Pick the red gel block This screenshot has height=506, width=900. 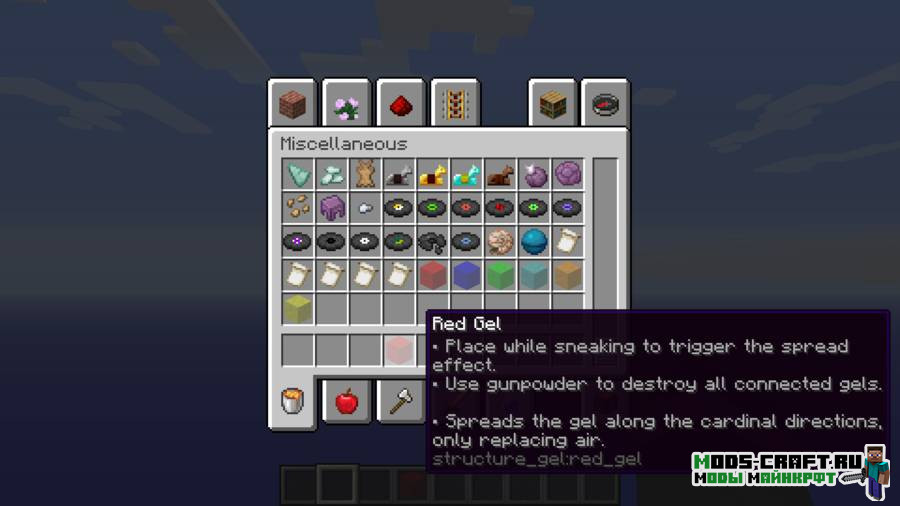(x=433, y=275)
